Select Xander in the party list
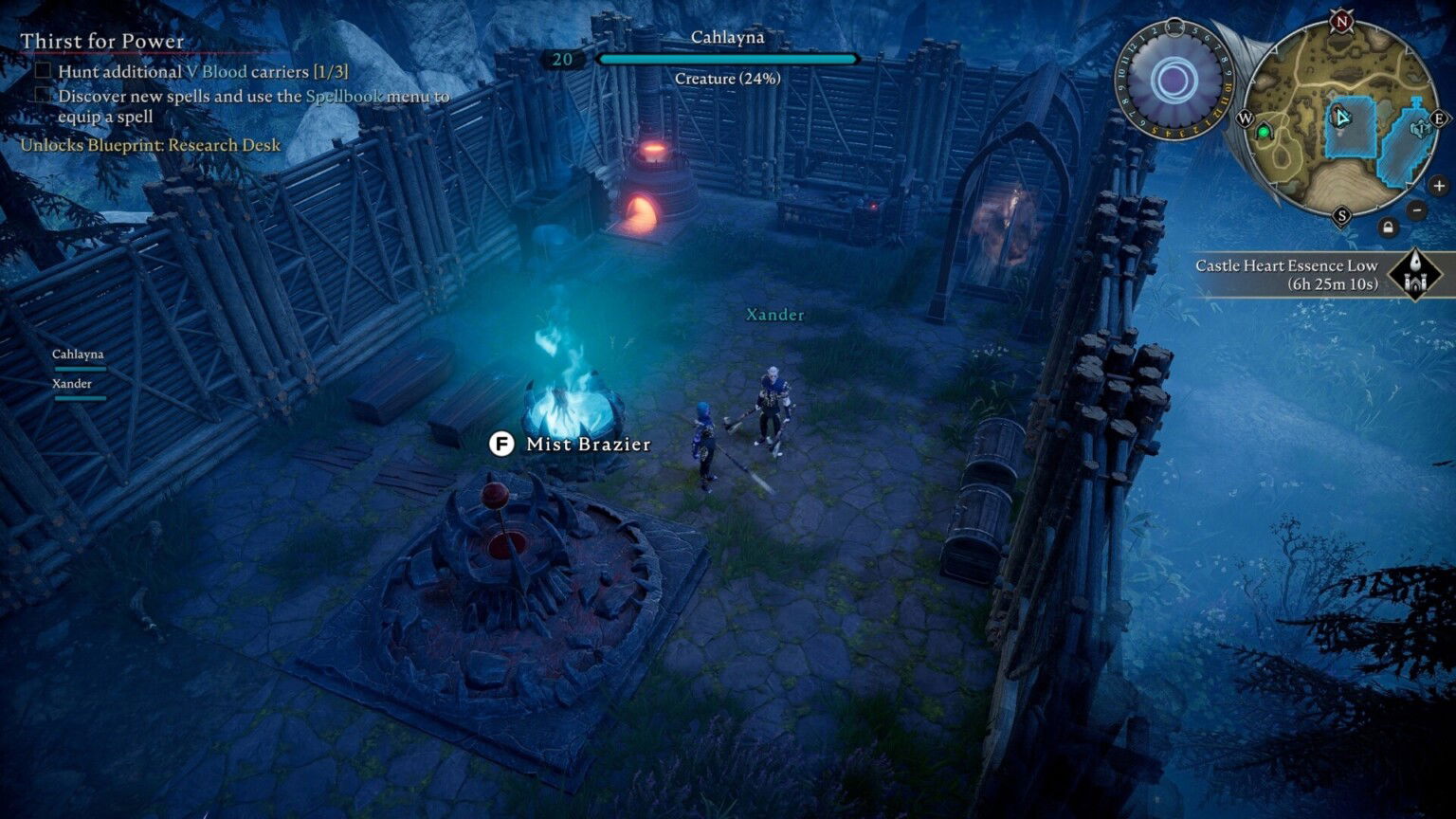This screenshot has height=819, width=1456. [x=71, y=383]
